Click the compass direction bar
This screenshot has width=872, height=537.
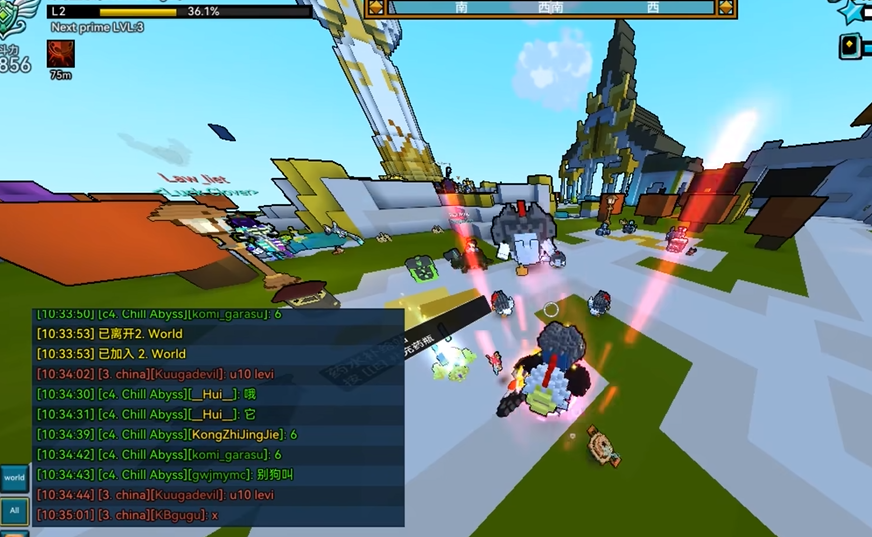(x=551, y=8)
